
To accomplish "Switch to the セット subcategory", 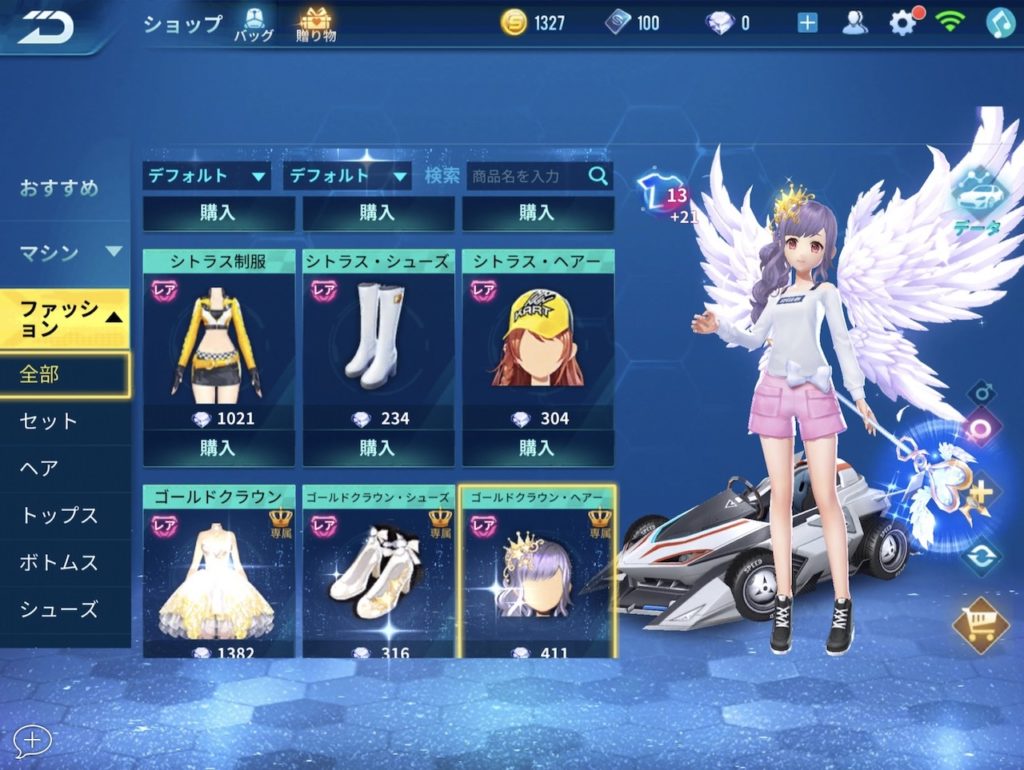I will 48,421.
